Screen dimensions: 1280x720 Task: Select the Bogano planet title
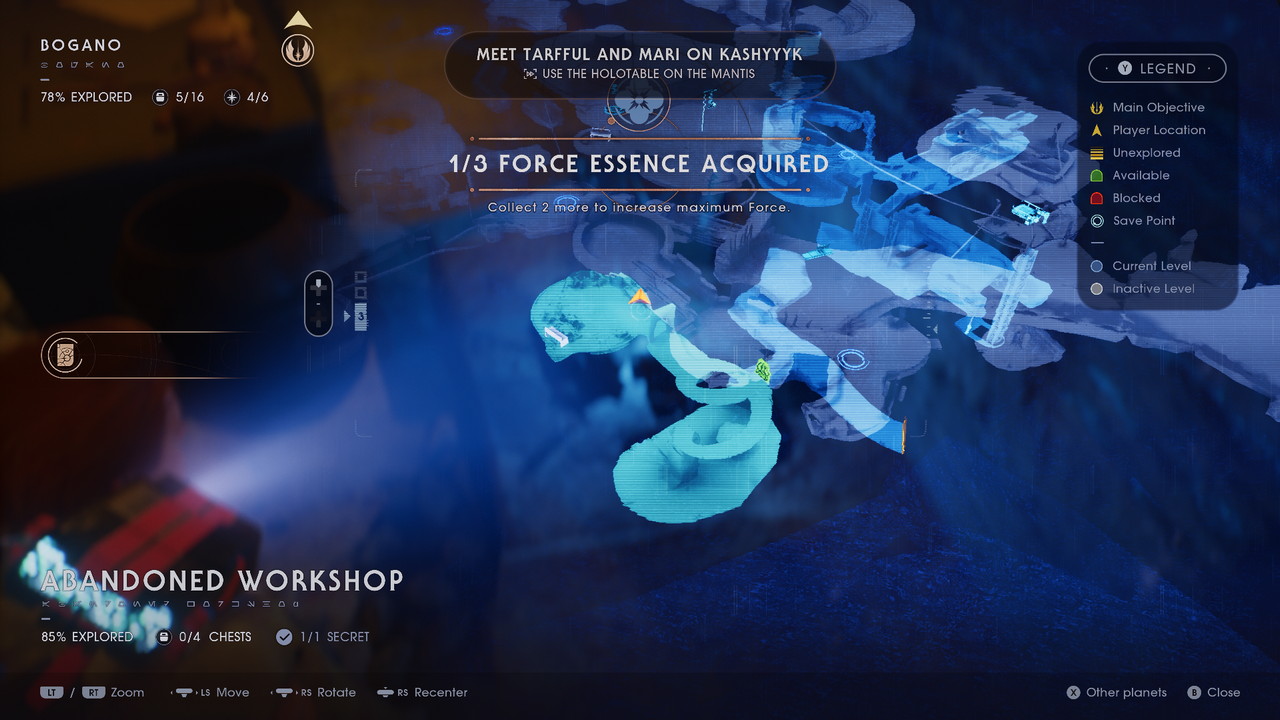[80, 45]
